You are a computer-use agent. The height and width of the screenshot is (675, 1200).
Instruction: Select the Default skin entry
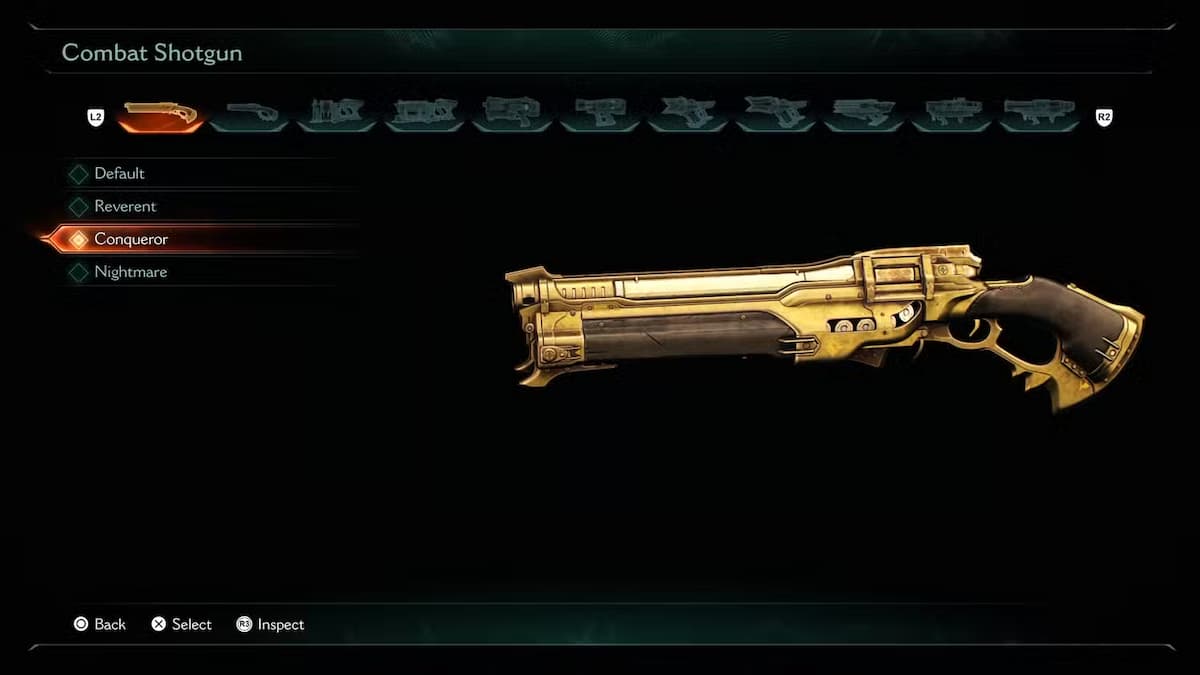click(x=119, y=174)
